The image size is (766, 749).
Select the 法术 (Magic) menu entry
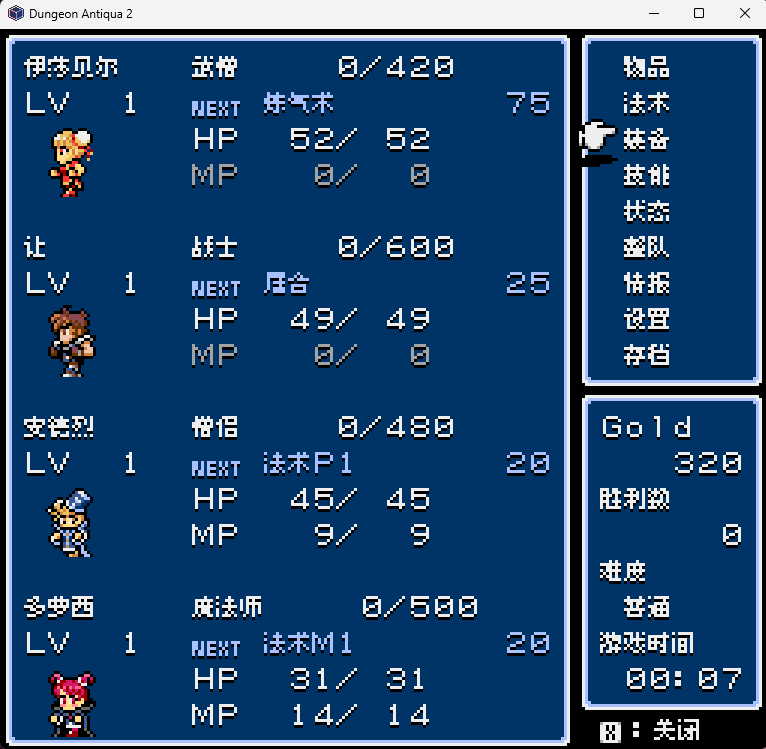[646, 104]
